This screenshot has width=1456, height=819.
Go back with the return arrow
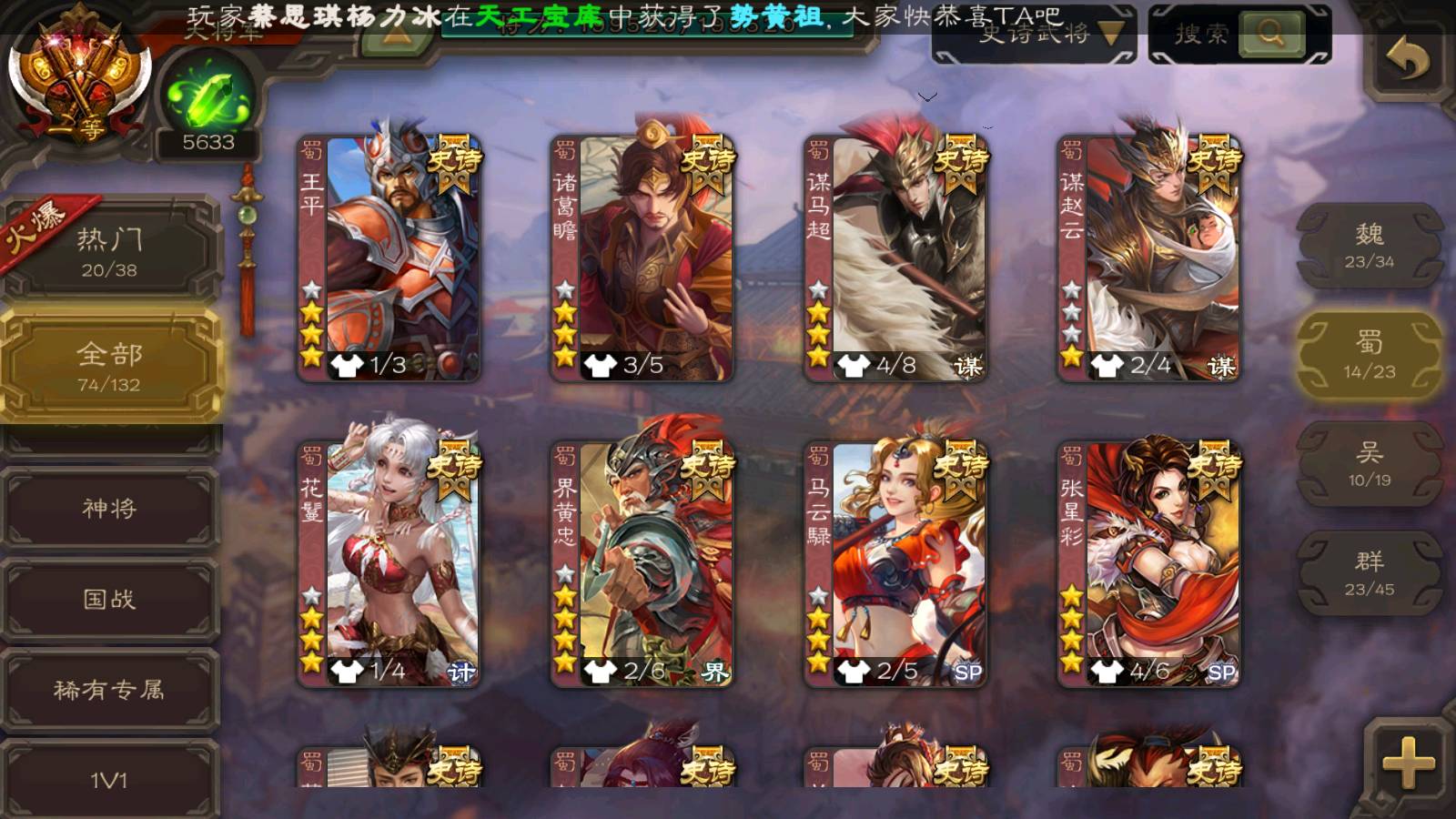tap(1407, 60)
